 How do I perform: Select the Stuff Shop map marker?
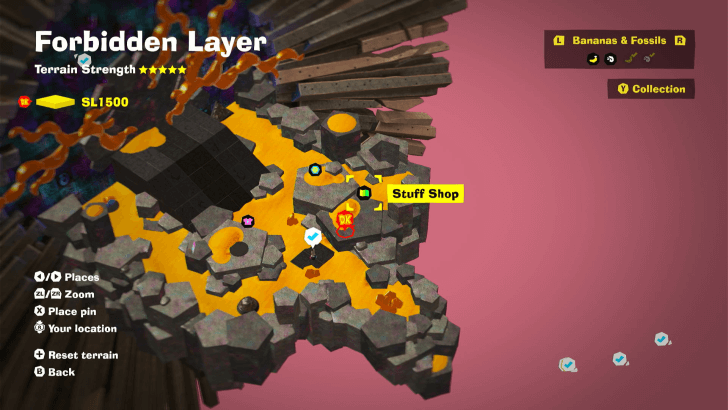tap(364, 193)
